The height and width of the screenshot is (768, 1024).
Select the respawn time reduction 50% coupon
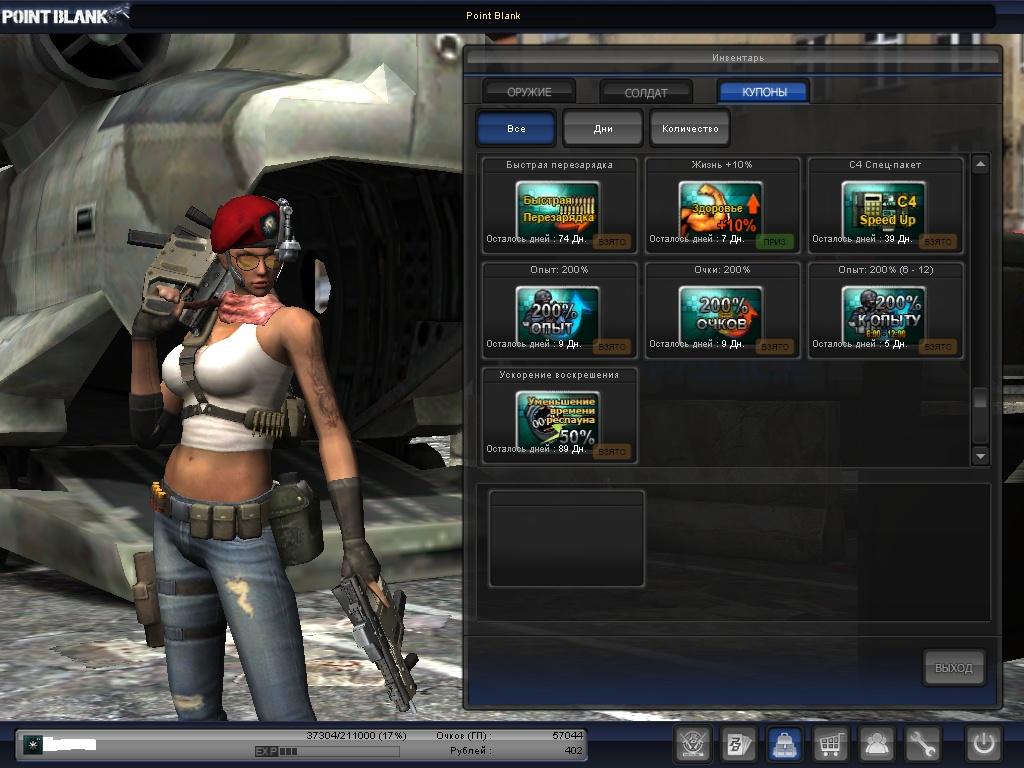point(558,418)
